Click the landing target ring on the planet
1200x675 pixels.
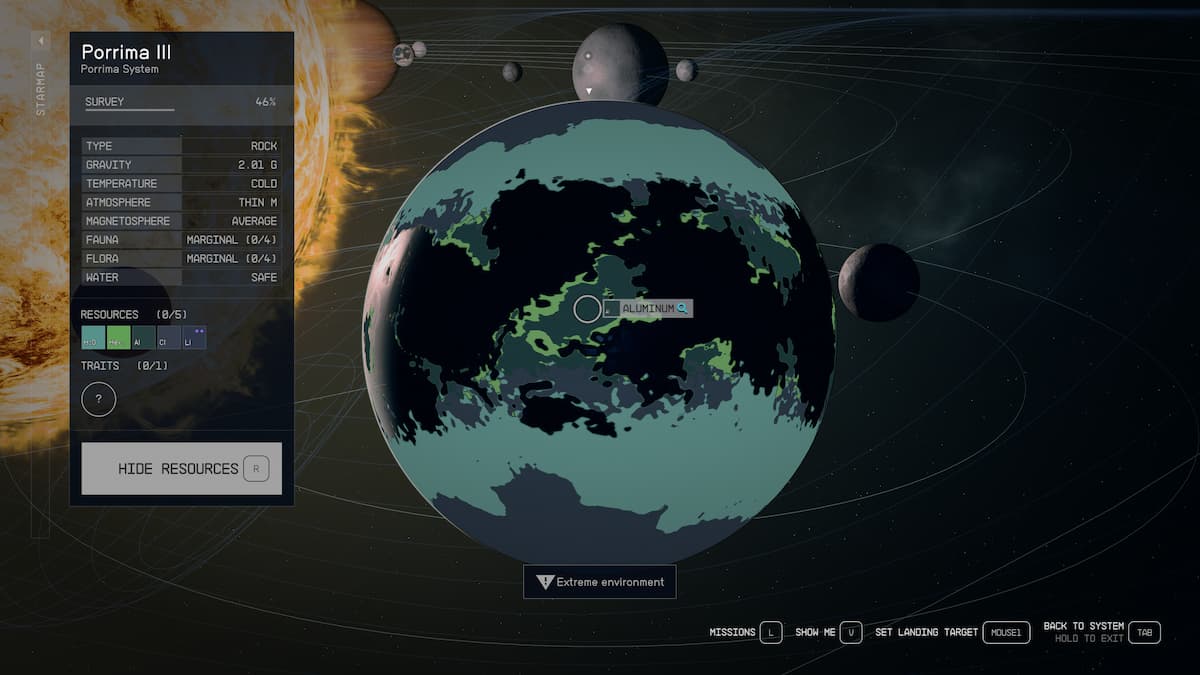tap(587, 309)
